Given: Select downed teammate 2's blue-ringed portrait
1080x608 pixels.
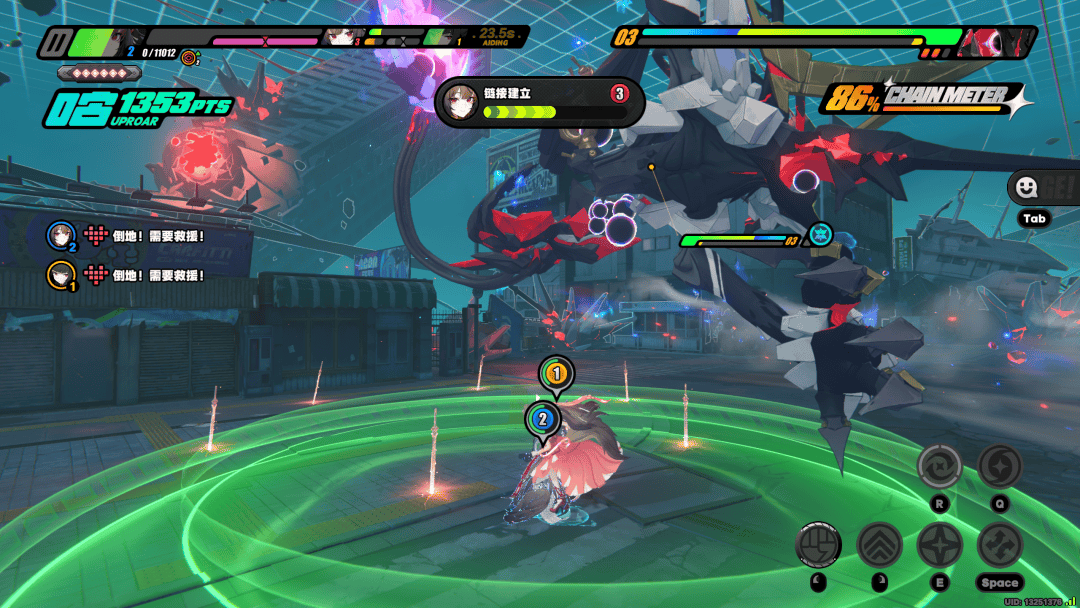Looking at the screenshot, I should pyautogui.click(x=62, y=236).
